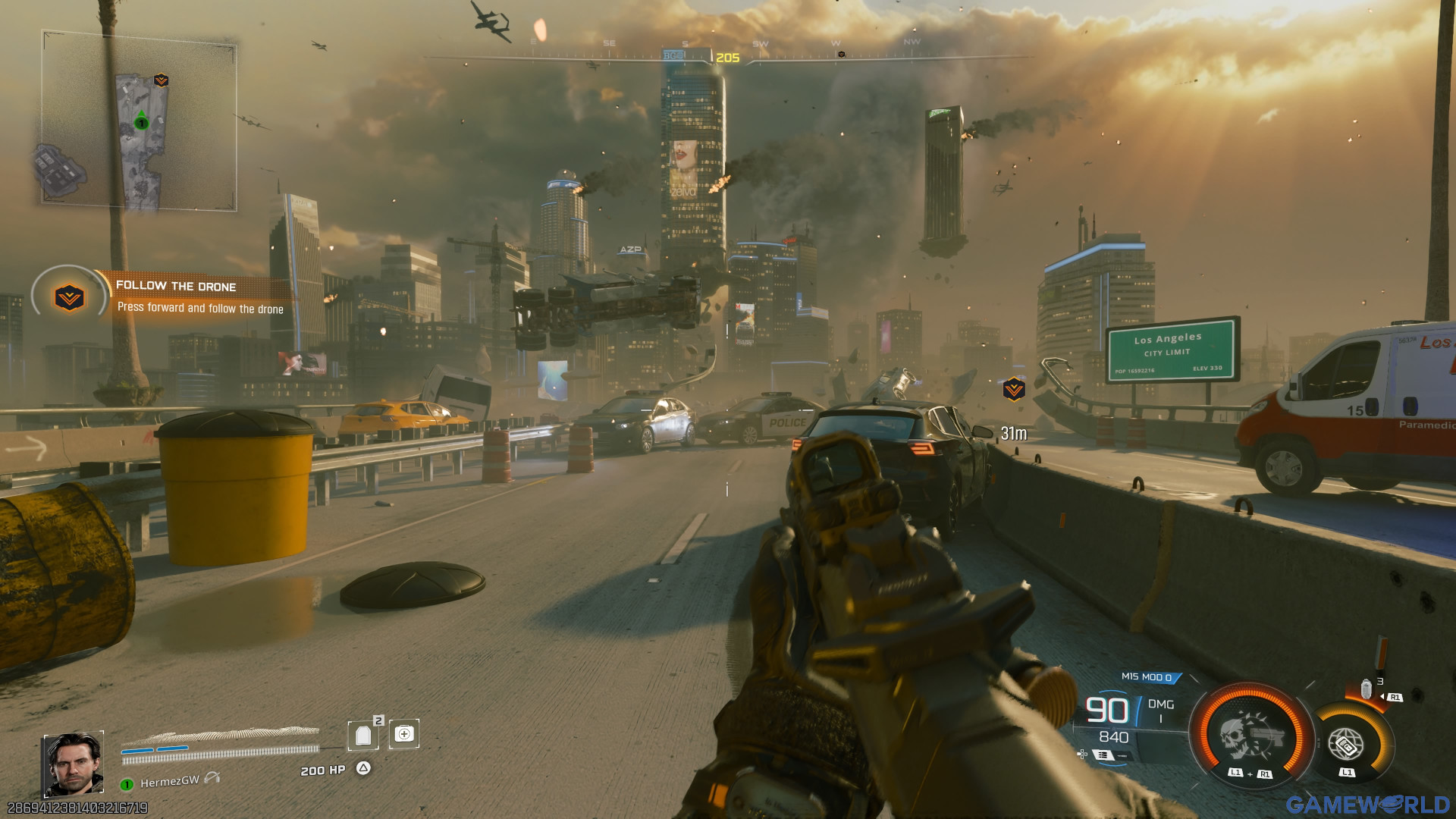Click the compass bar heading 205
The width and height of the screenshot is (1456, 819).
(726, 58)
